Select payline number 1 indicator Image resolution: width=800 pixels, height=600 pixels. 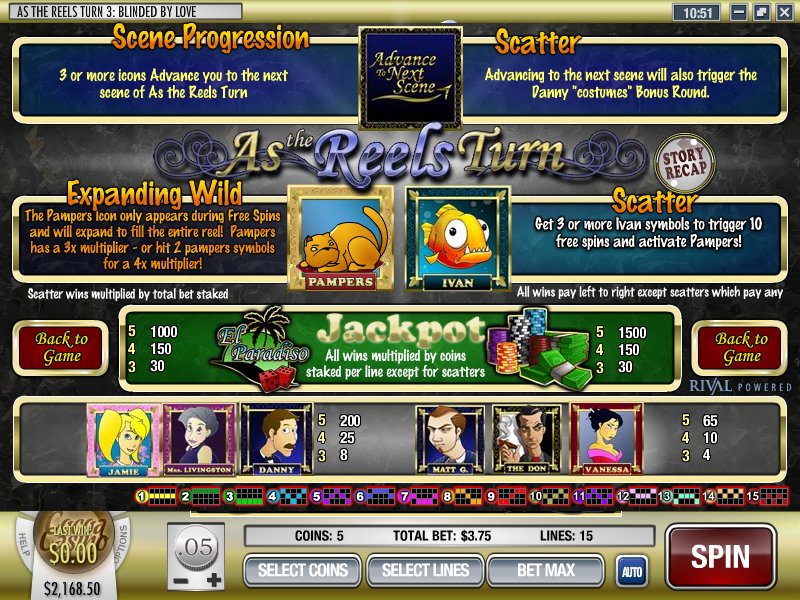coord(142,495)
